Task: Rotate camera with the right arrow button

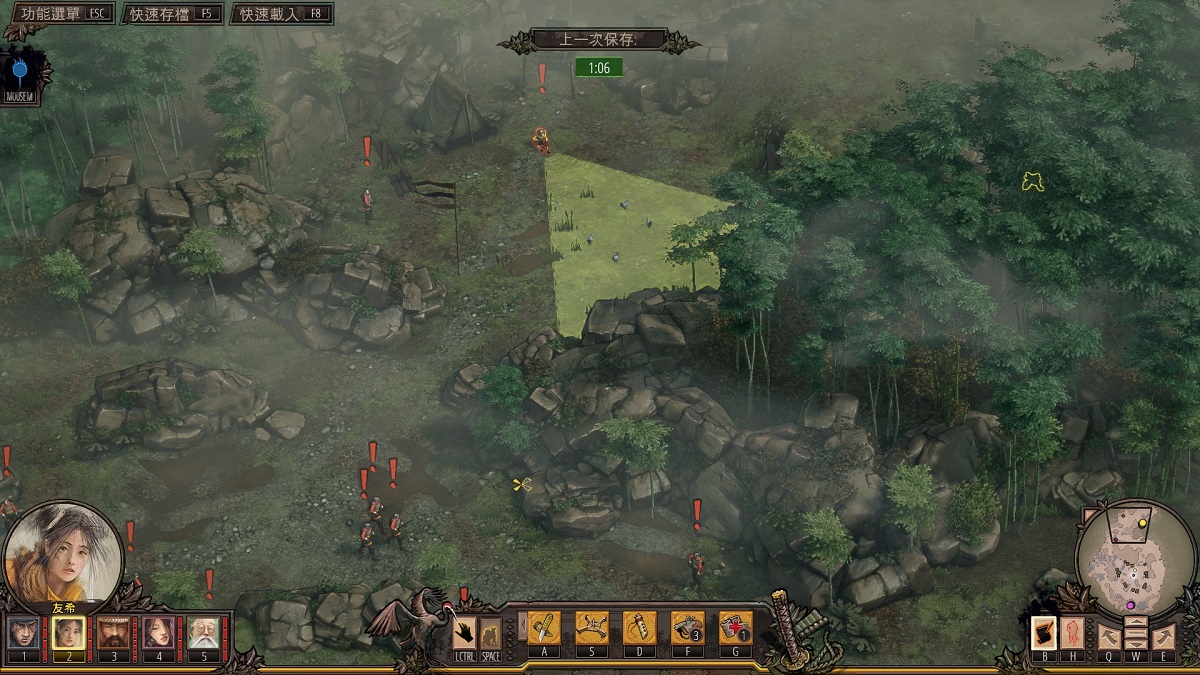Action: (1162, 636)
